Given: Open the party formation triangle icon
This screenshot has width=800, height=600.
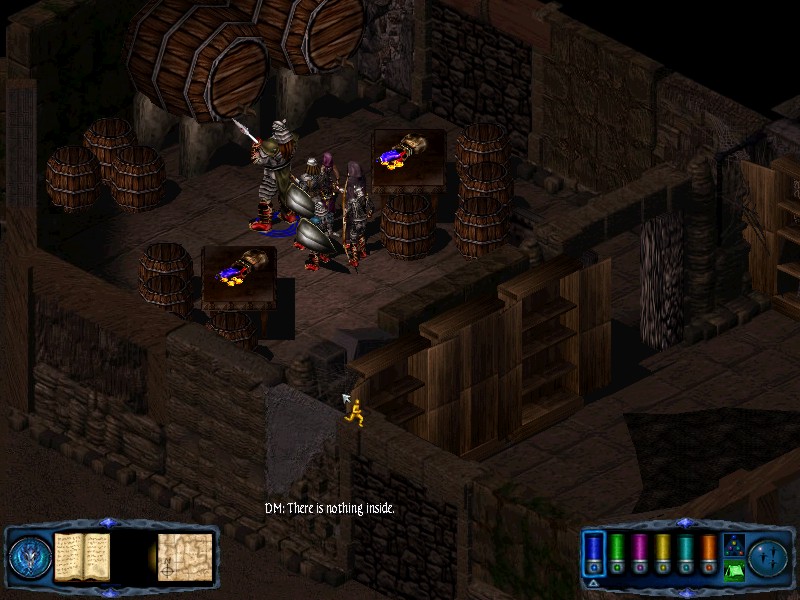Looking at the screenshot, I should [x=733, y=545].
